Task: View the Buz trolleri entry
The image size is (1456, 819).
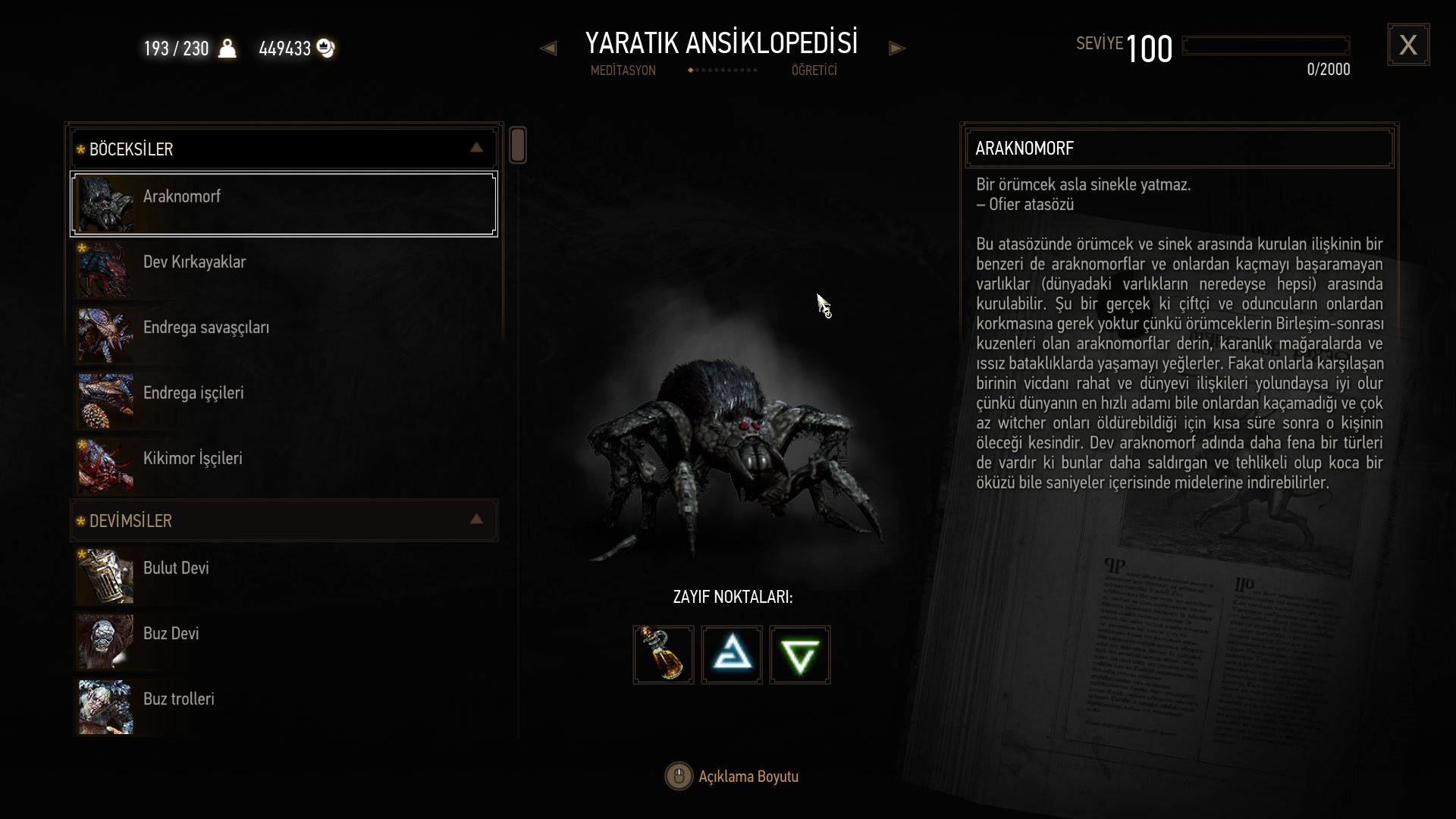Action: (x=284, y=705)
